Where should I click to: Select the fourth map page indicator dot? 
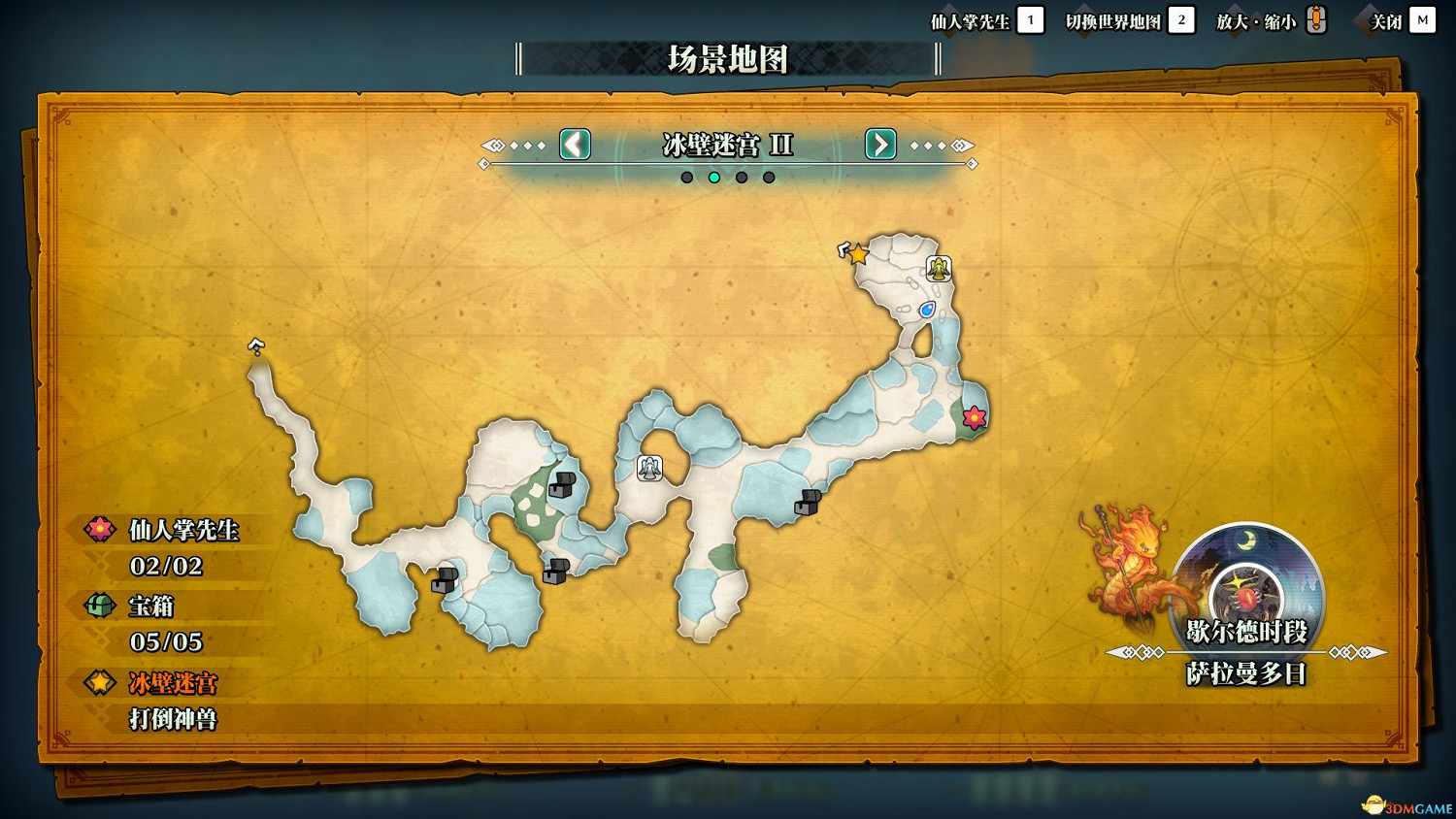click(x=768, y=177)
